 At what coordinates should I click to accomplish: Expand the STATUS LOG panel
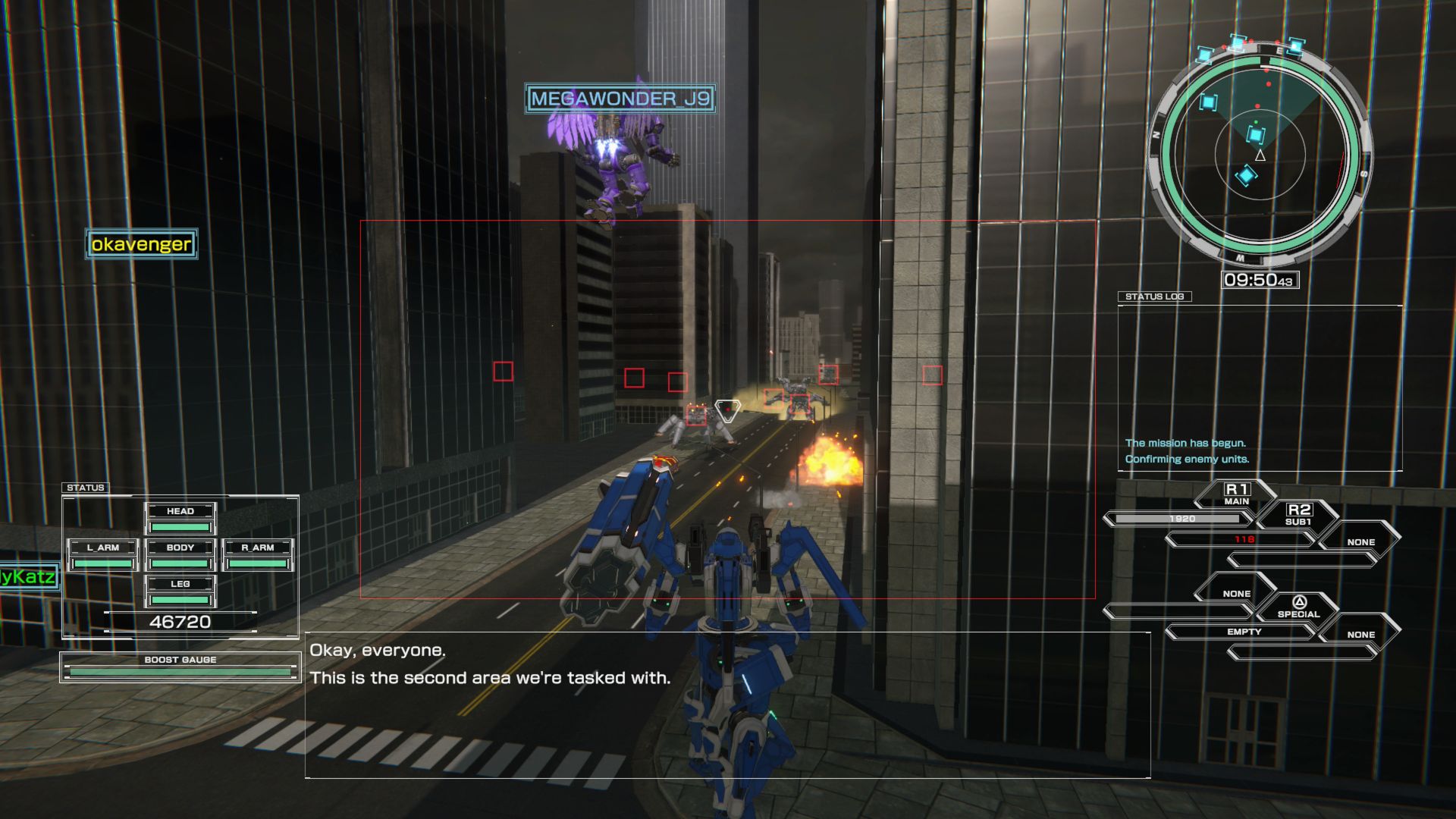[1156, 297]
